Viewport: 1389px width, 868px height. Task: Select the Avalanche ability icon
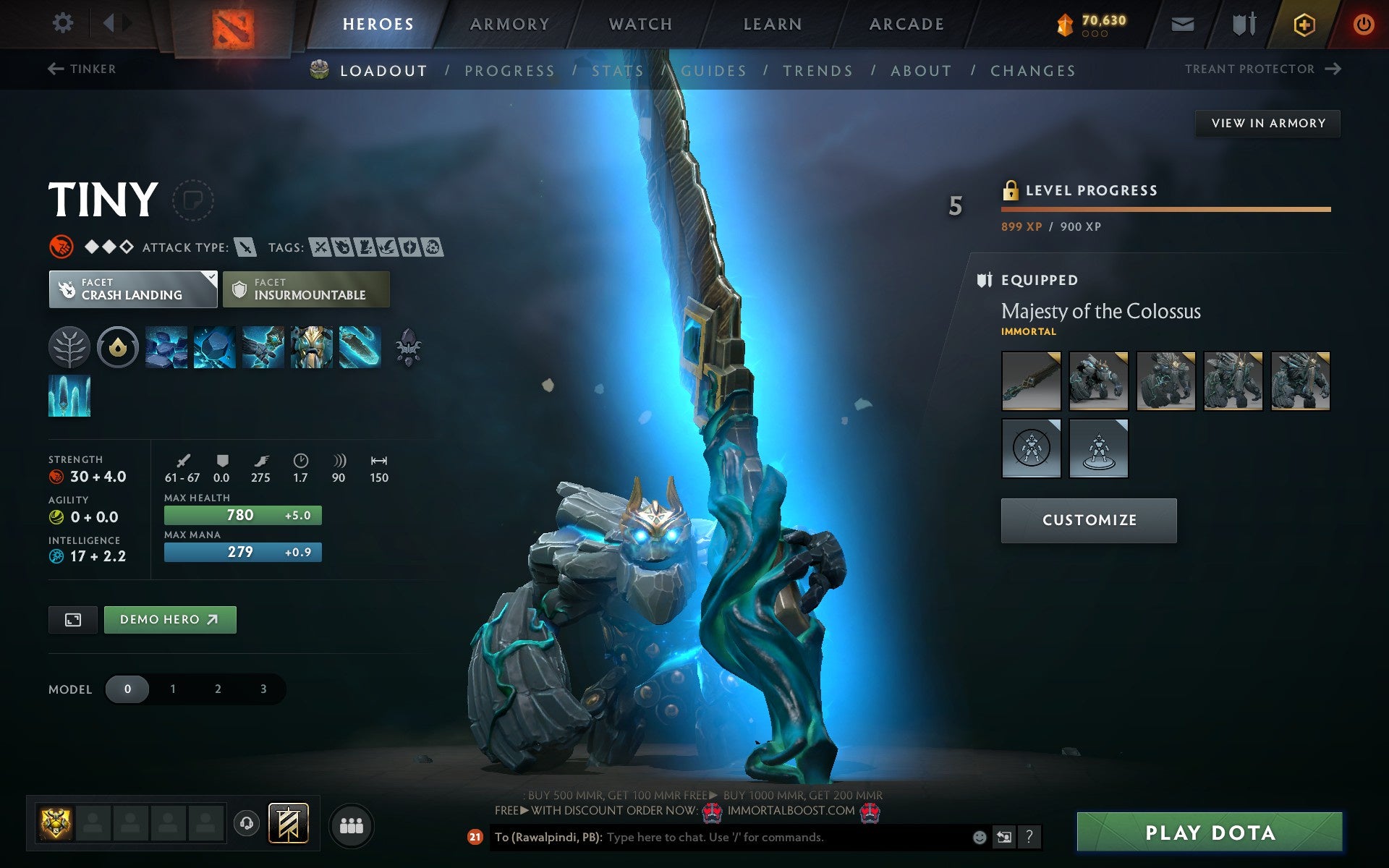(x=166, y=347)
